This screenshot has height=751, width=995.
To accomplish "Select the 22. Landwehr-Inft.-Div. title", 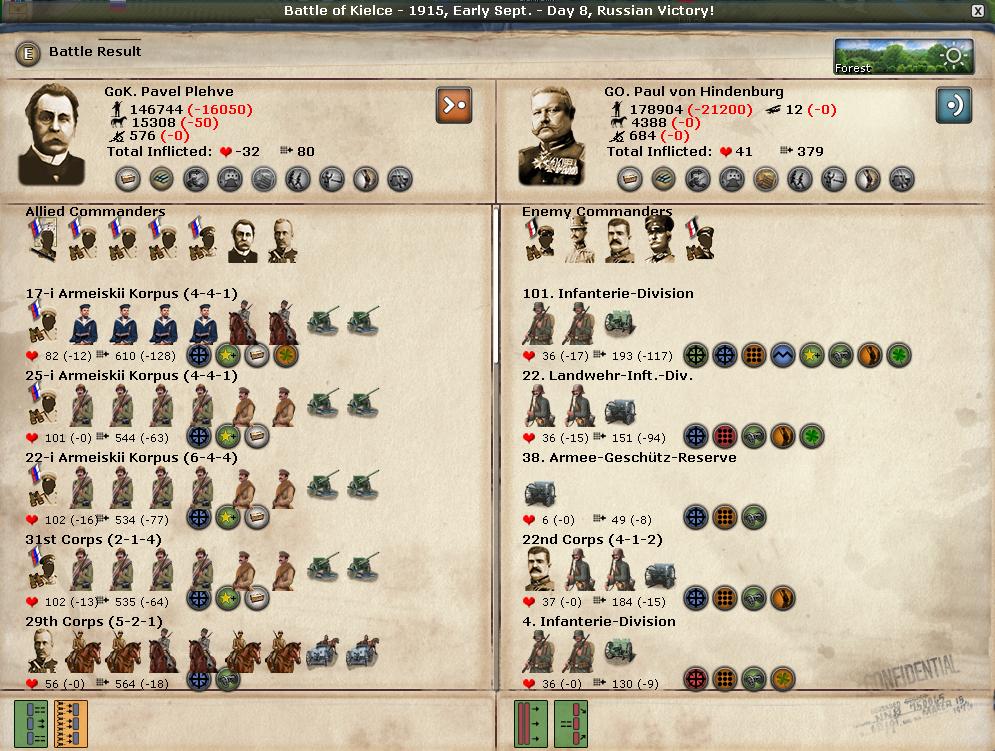I will tap(607, 376).
